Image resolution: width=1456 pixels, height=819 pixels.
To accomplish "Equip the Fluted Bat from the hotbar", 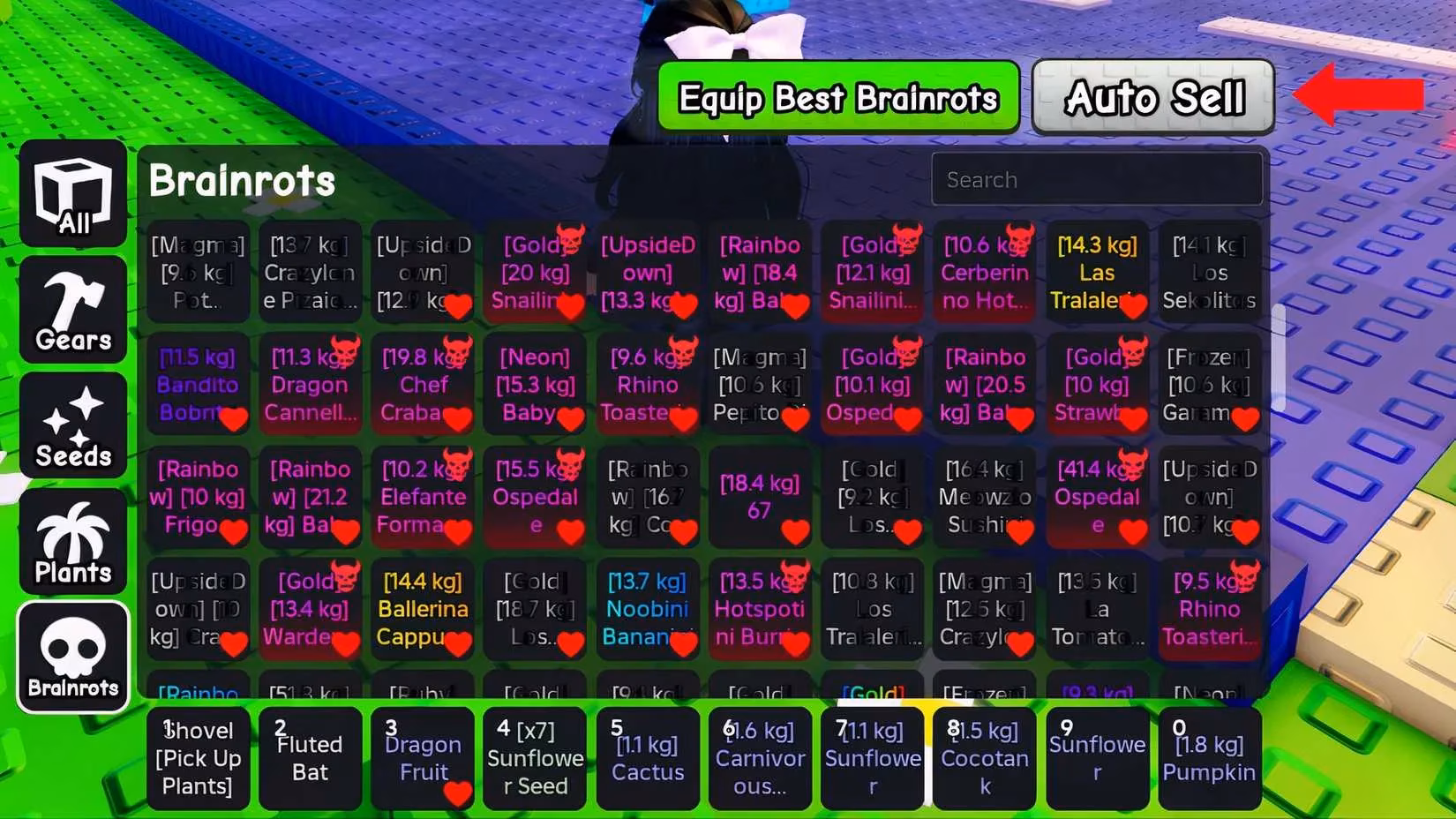I will (311, 757).
